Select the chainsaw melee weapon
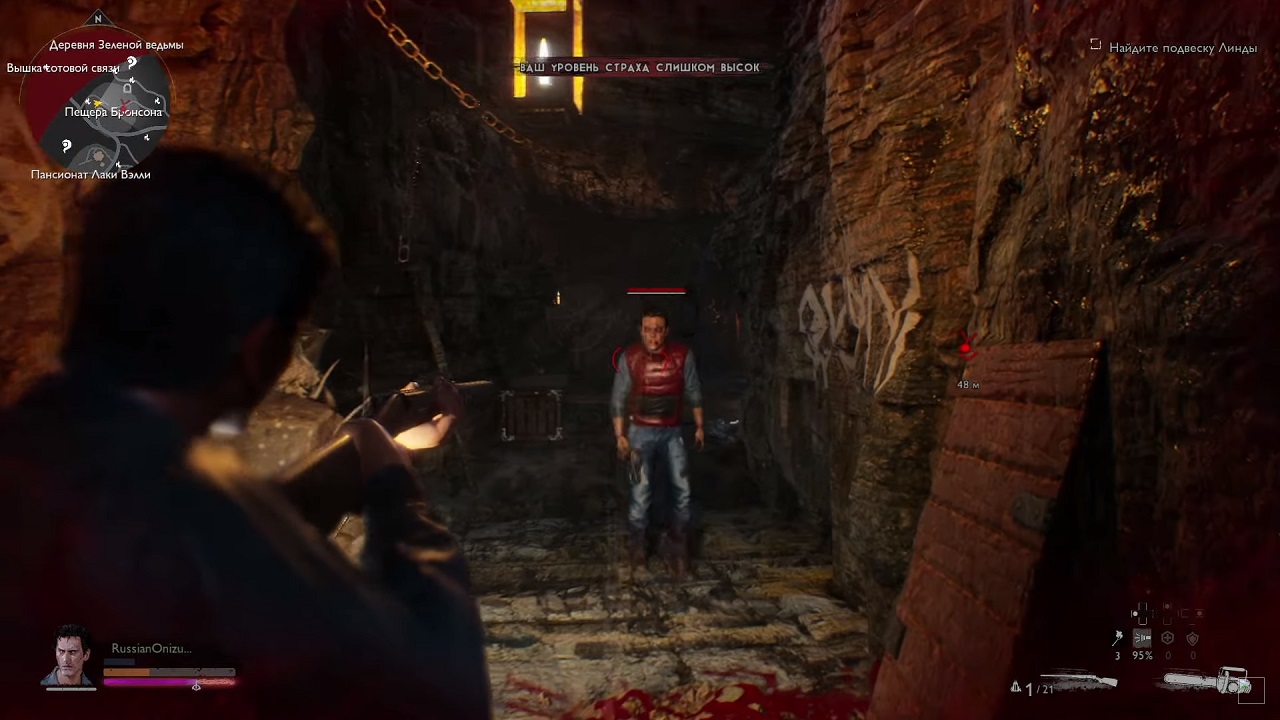 1207,683
